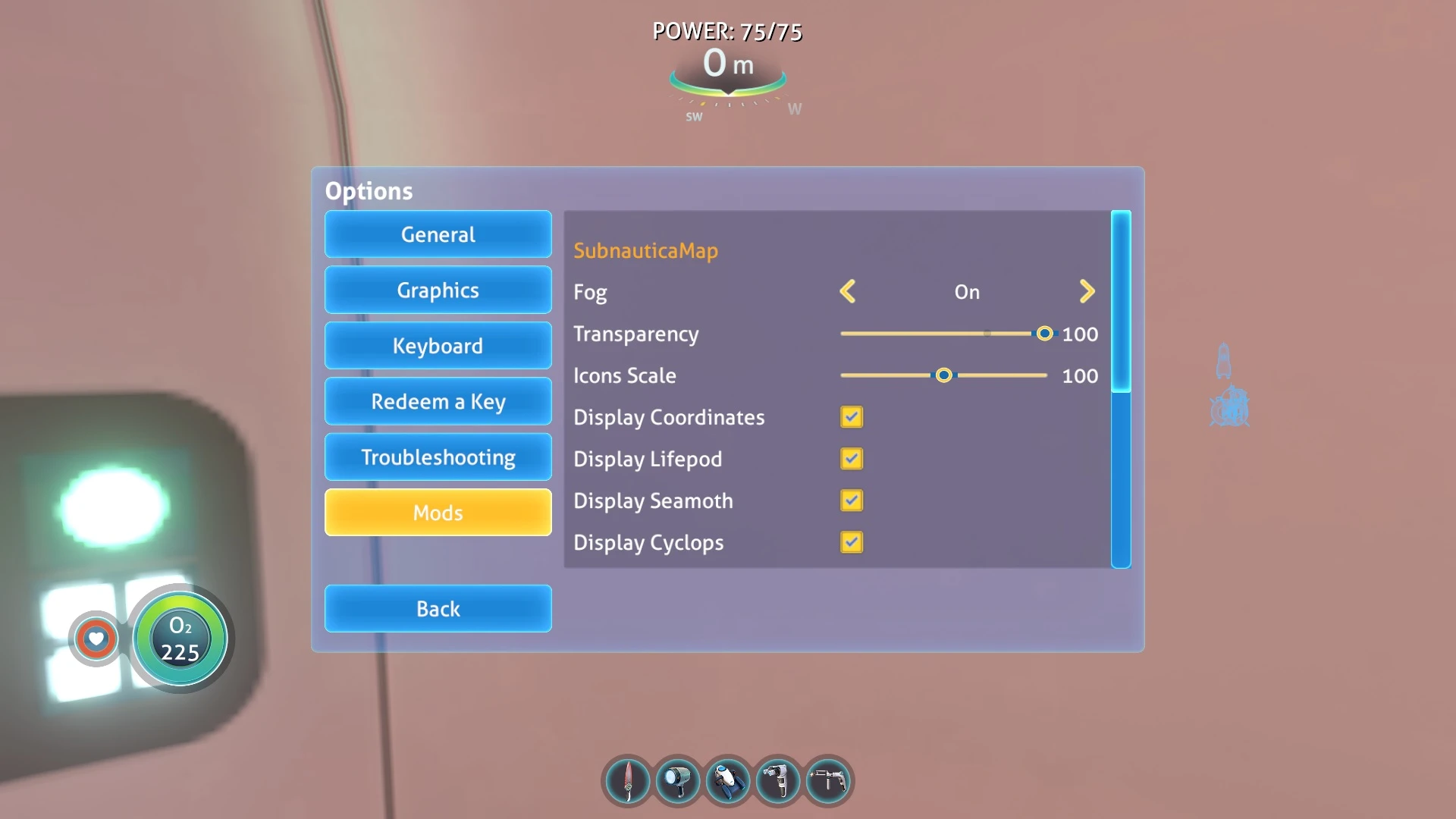
Task: Disable the Display Lifepod option
Action: 852,459
